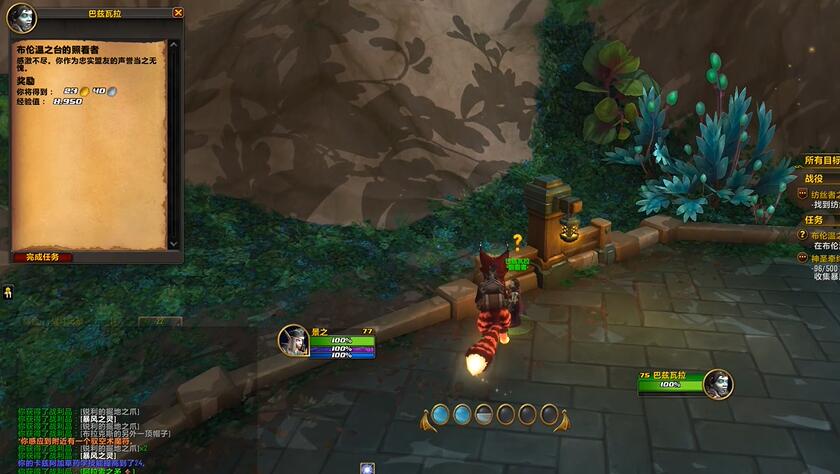The image size is (840, 474).
Task: Click the 完成任务 complete quest button
Action: (42, 257)
